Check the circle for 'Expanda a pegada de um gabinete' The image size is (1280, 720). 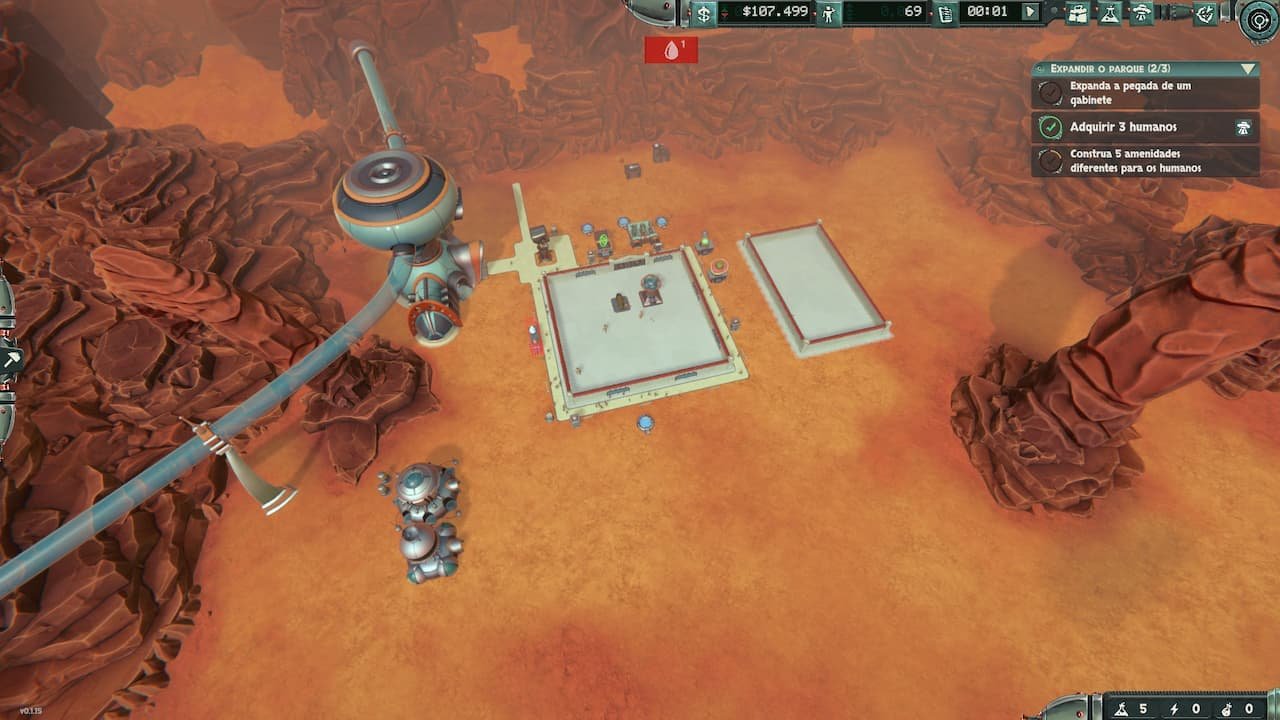(1049, 92)
